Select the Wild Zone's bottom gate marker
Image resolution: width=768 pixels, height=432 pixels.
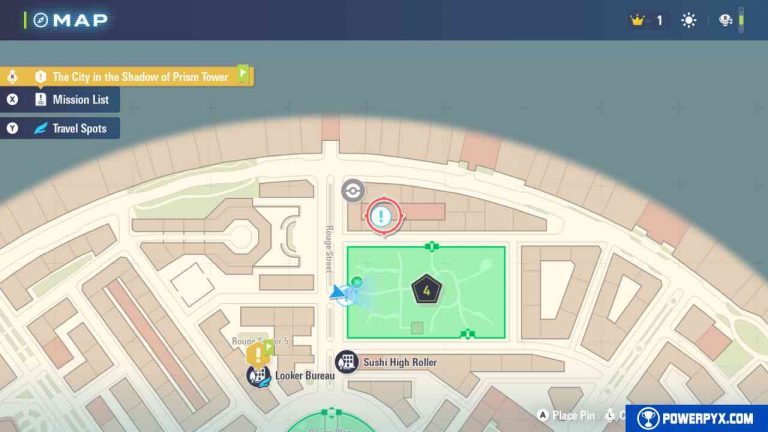(467, 335)
